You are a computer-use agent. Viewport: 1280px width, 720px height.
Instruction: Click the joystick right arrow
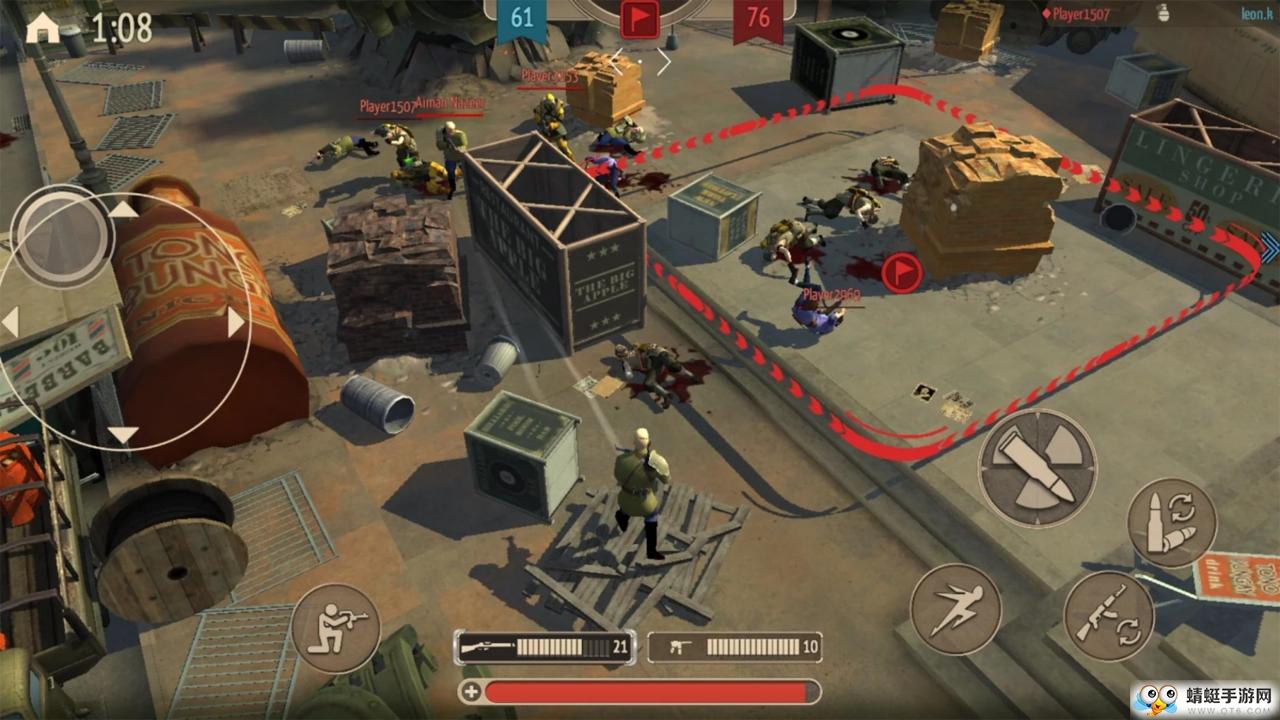pyautogui.click(x=236, y=323)
